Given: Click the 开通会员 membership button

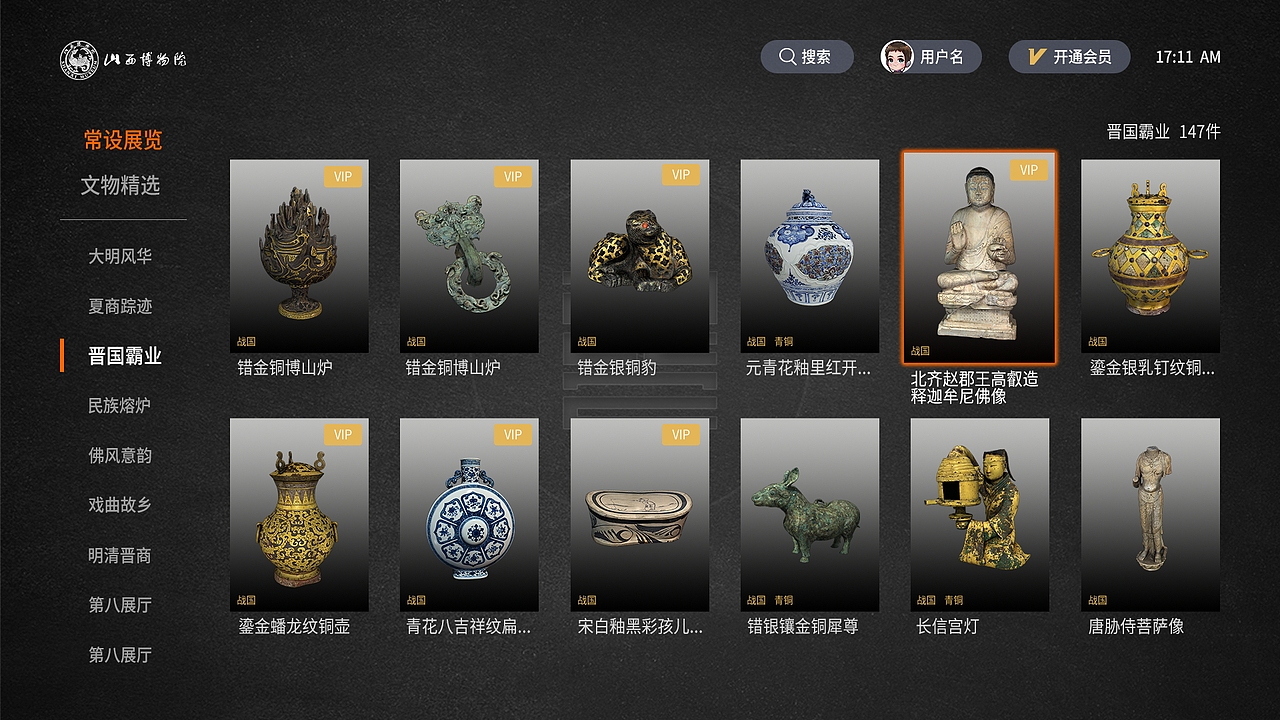Looking at the screenshot, I should click(1067, 56).
